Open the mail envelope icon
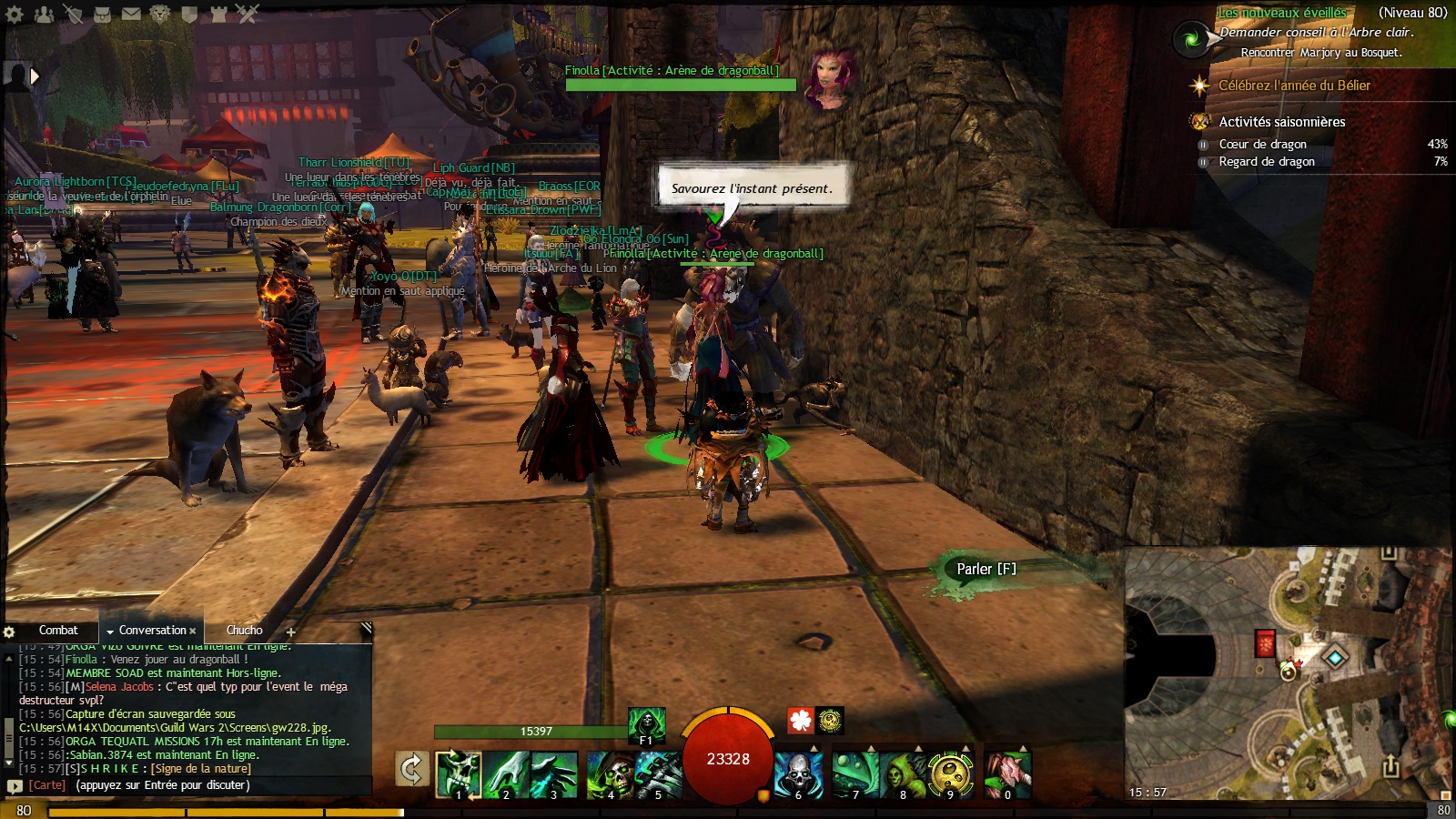 [131, 14]
